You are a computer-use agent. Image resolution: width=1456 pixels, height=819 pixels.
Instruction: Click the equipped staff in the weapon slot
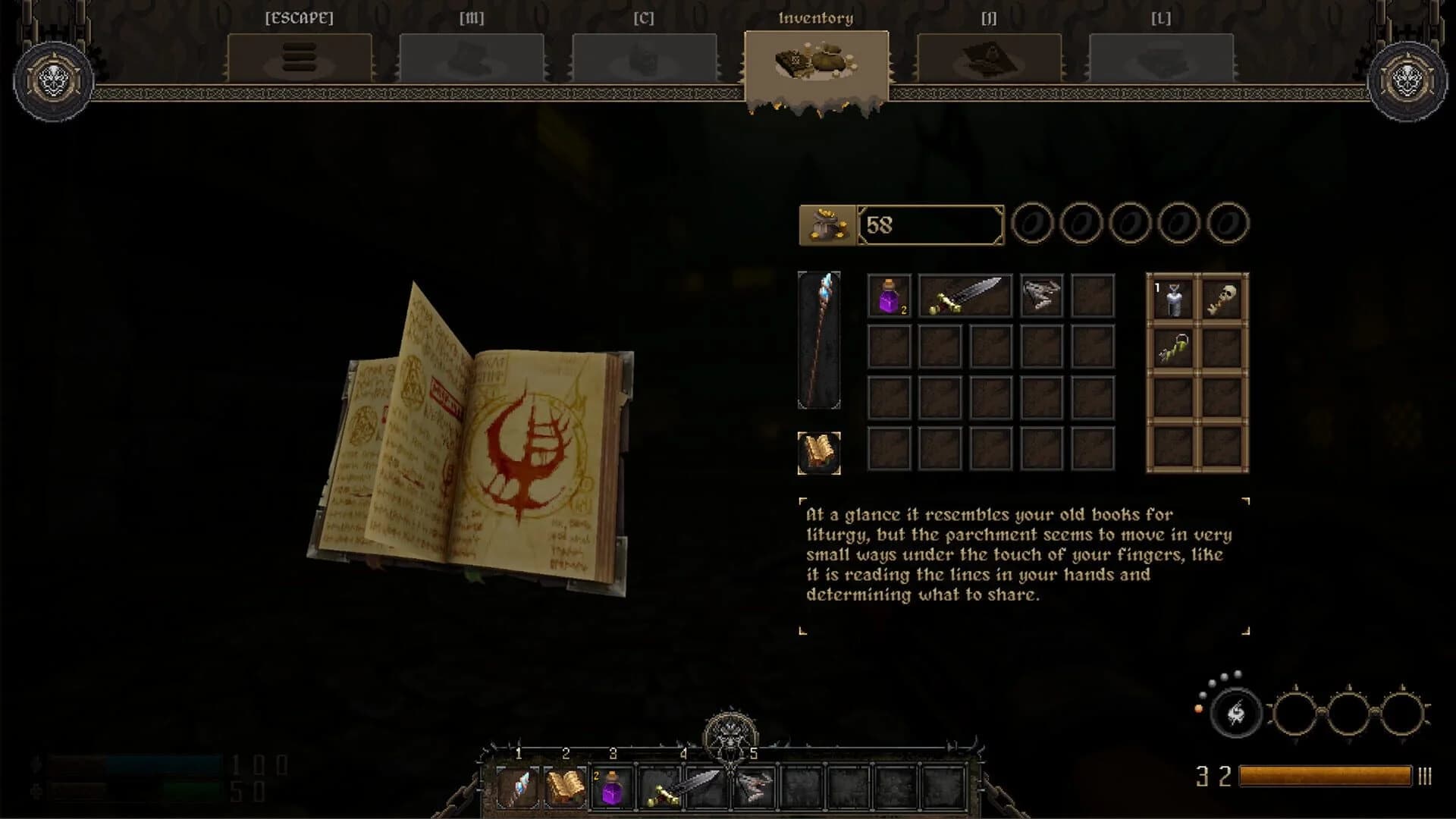click(x=819, y=341)
